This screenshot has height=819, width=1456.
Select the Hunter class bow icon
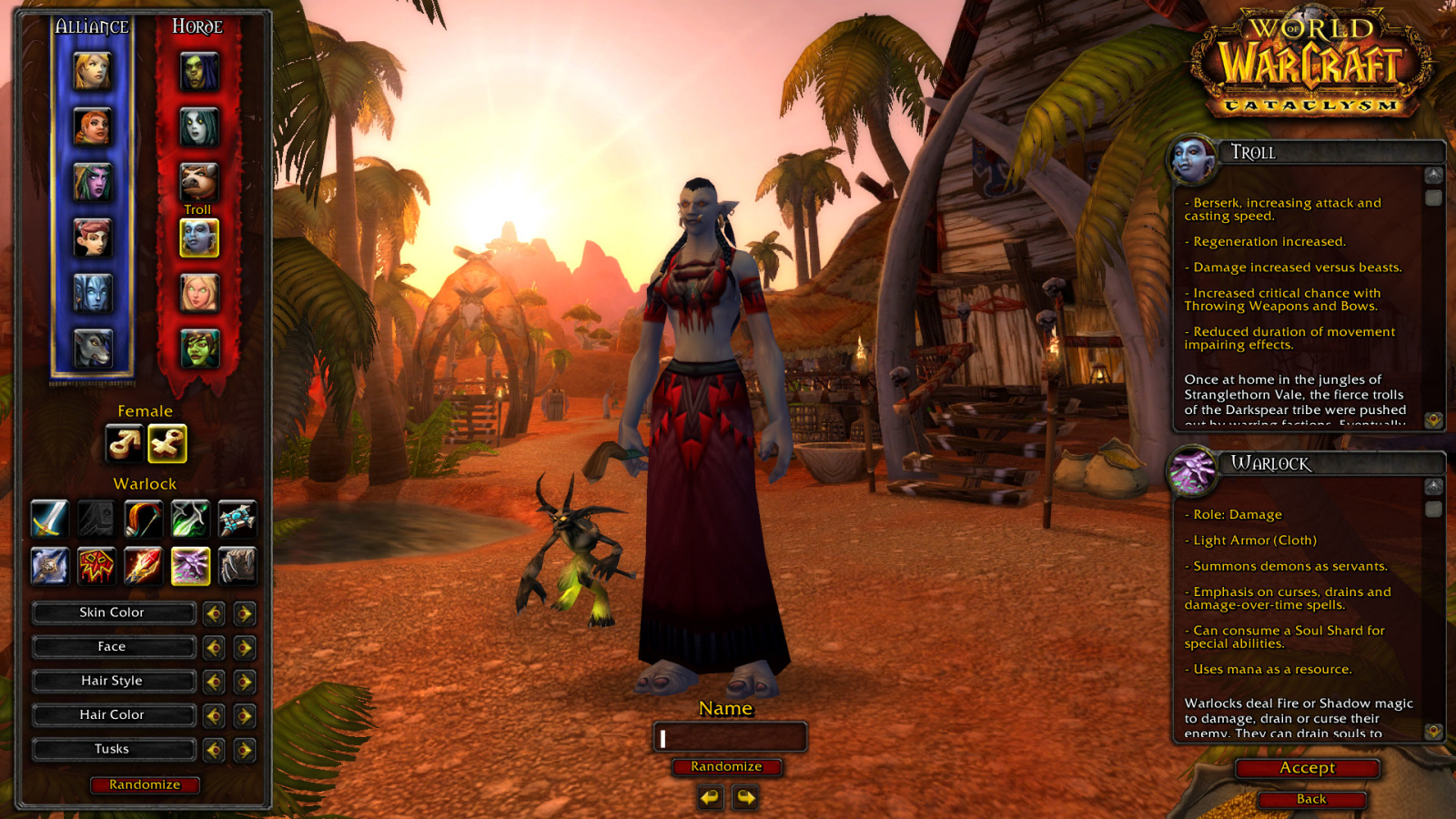click(x=143, y=519)
